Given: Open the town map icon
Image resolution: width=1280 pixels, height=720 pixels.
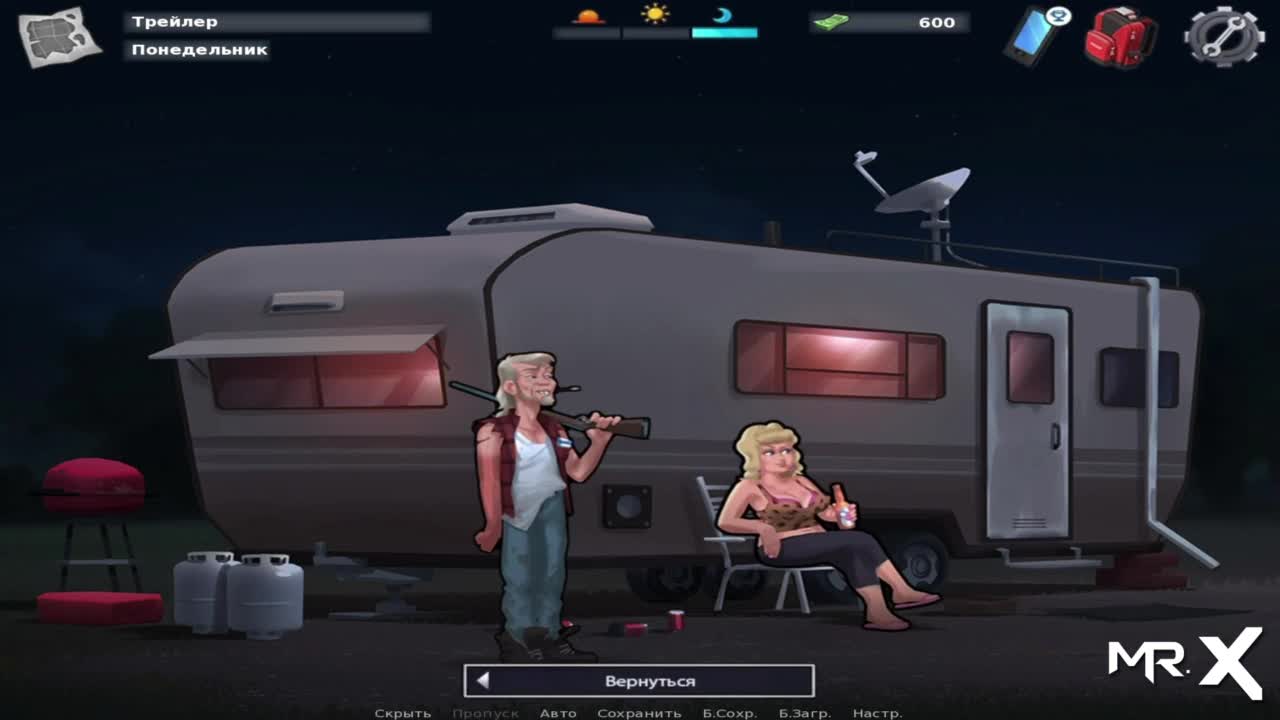Looking at the screenshot, I should point(60,36).
